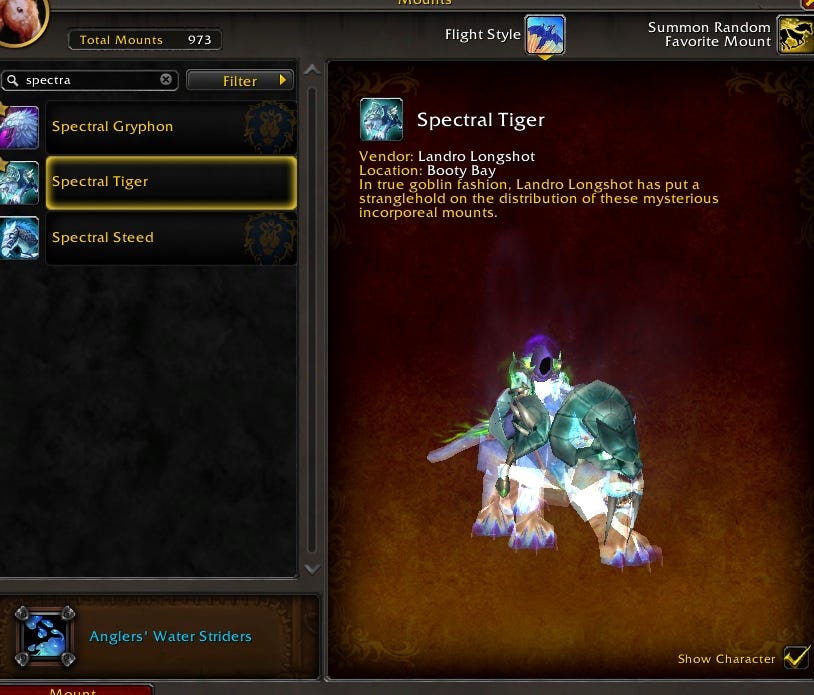
Task: Click the Anglers' Water Striders slot
Action: click(43, 636)
